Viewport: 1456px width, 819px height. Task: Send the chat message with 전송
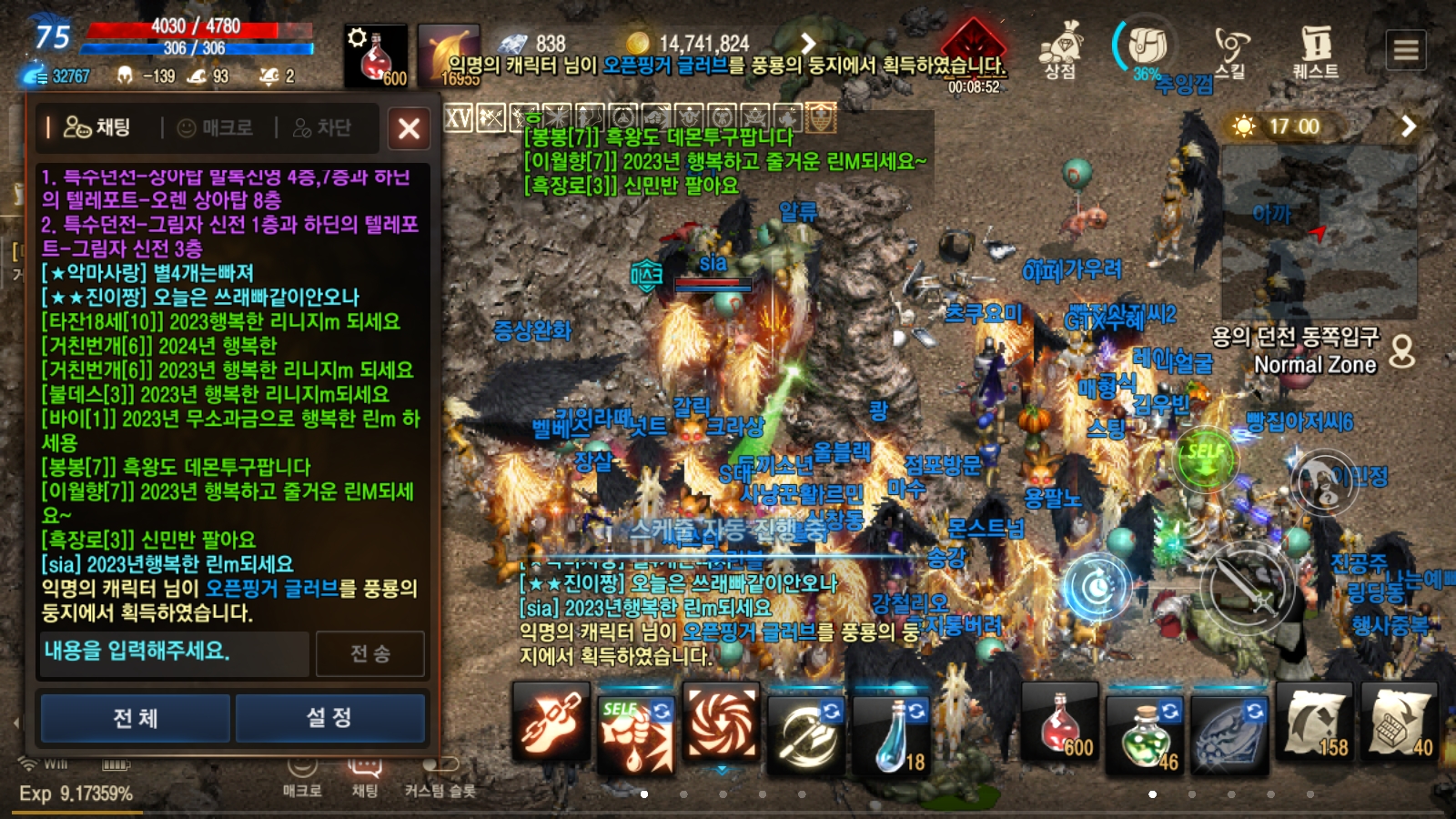click(370, 653)
